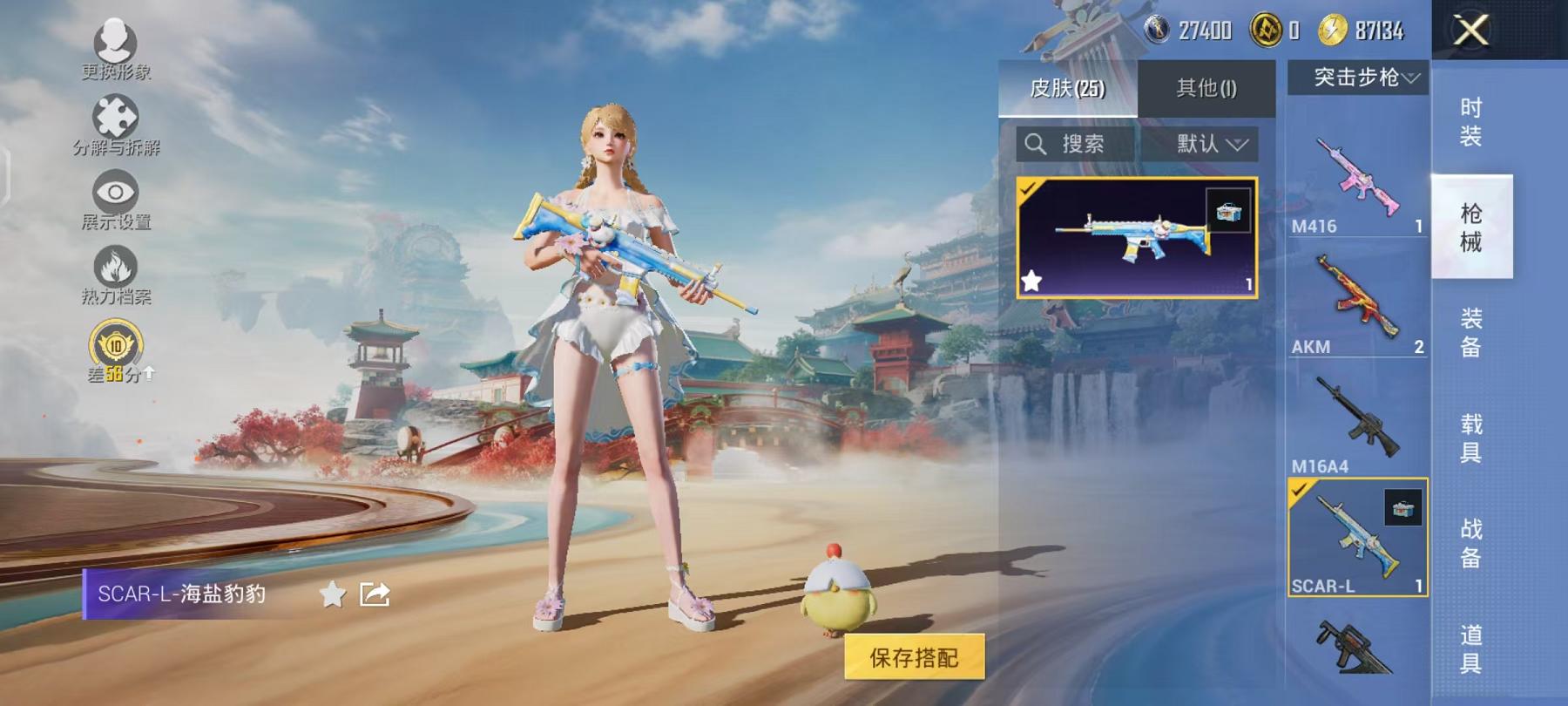
Task: Uncheck the selected 海盐豹豹 skin checkmark
Action: pos(1028,187)
